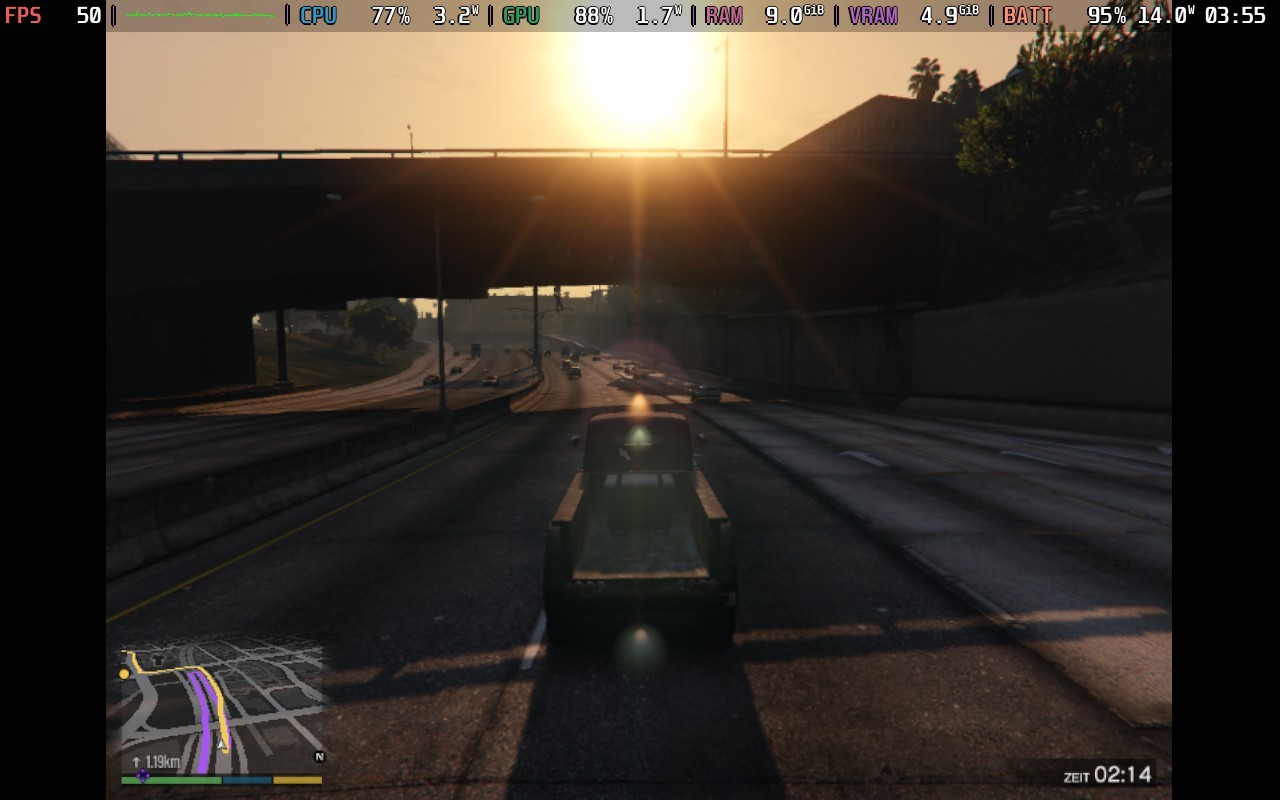Click the clothing store shirt icon
Image resolution: width=1280 pixels, height=800 pixels.
[157, 660]
